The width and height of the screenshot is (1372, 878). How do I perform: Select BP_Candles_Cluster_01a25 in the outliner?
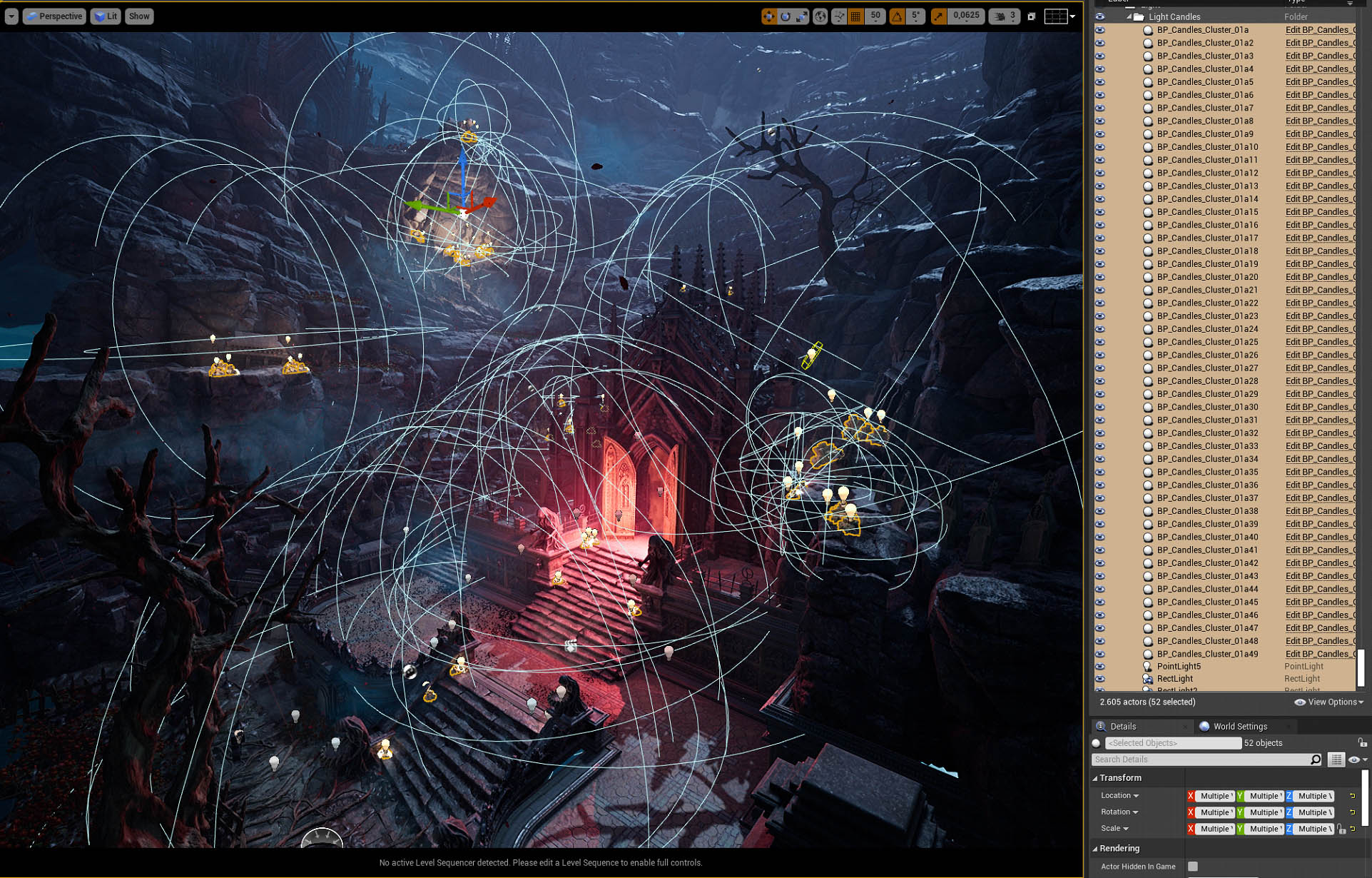1207,342
